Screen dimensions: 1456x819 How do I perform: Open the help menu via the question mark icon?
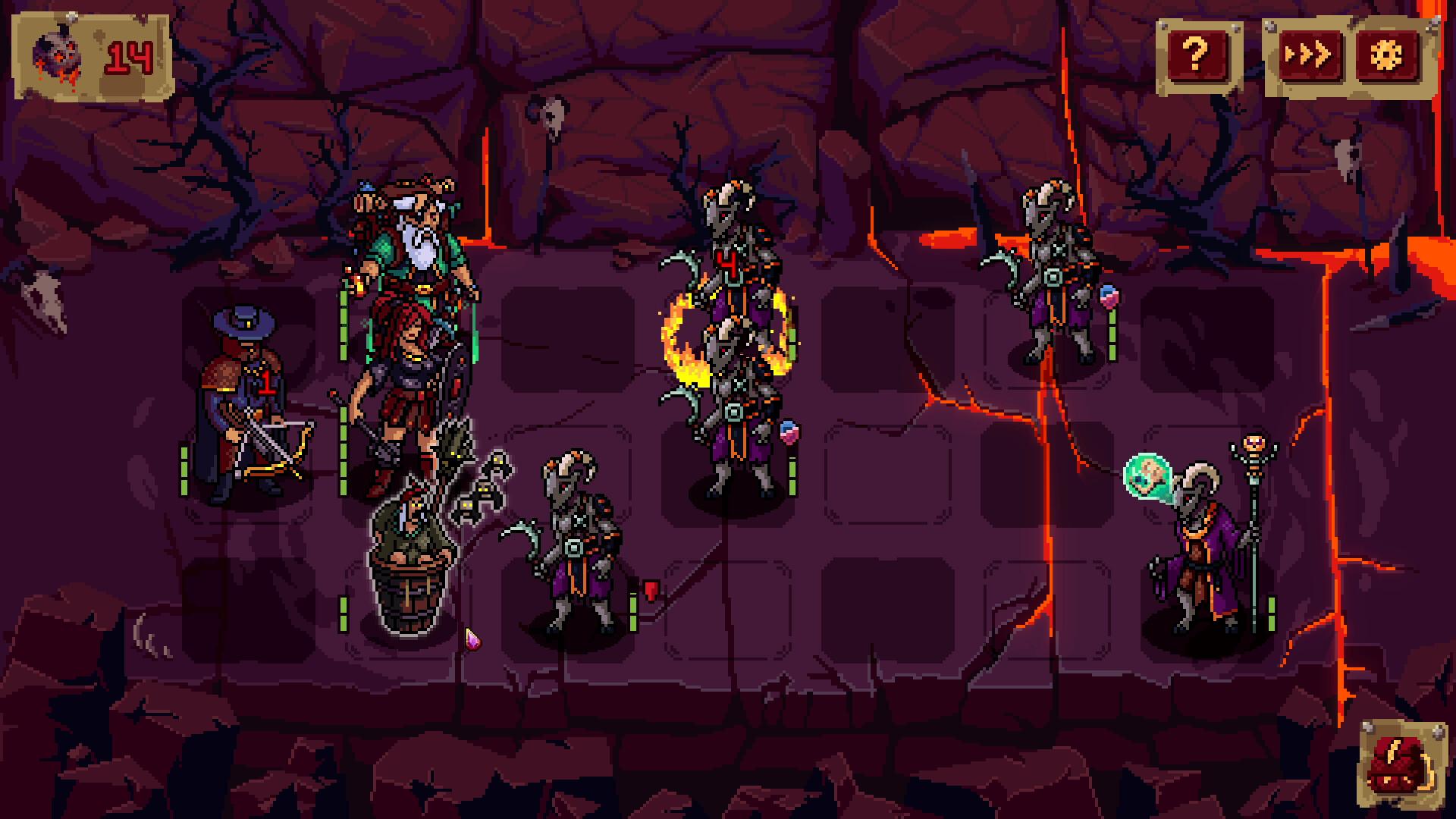(x=1197, y=52)
